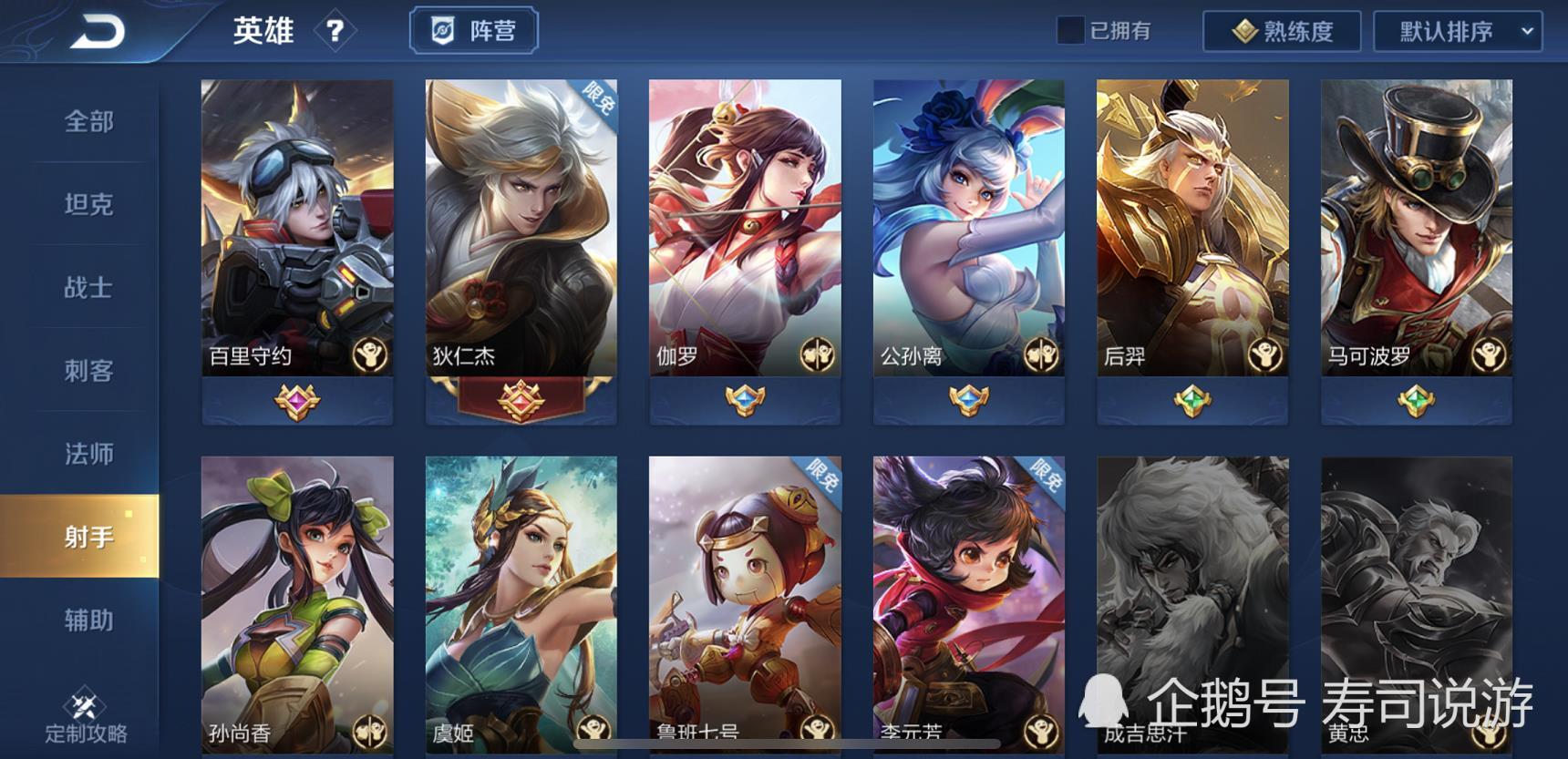The width and height of the screenshot is (1568, 759).
Task: Enable the 已拥有 checkbox
Action: coord(1069,29)
